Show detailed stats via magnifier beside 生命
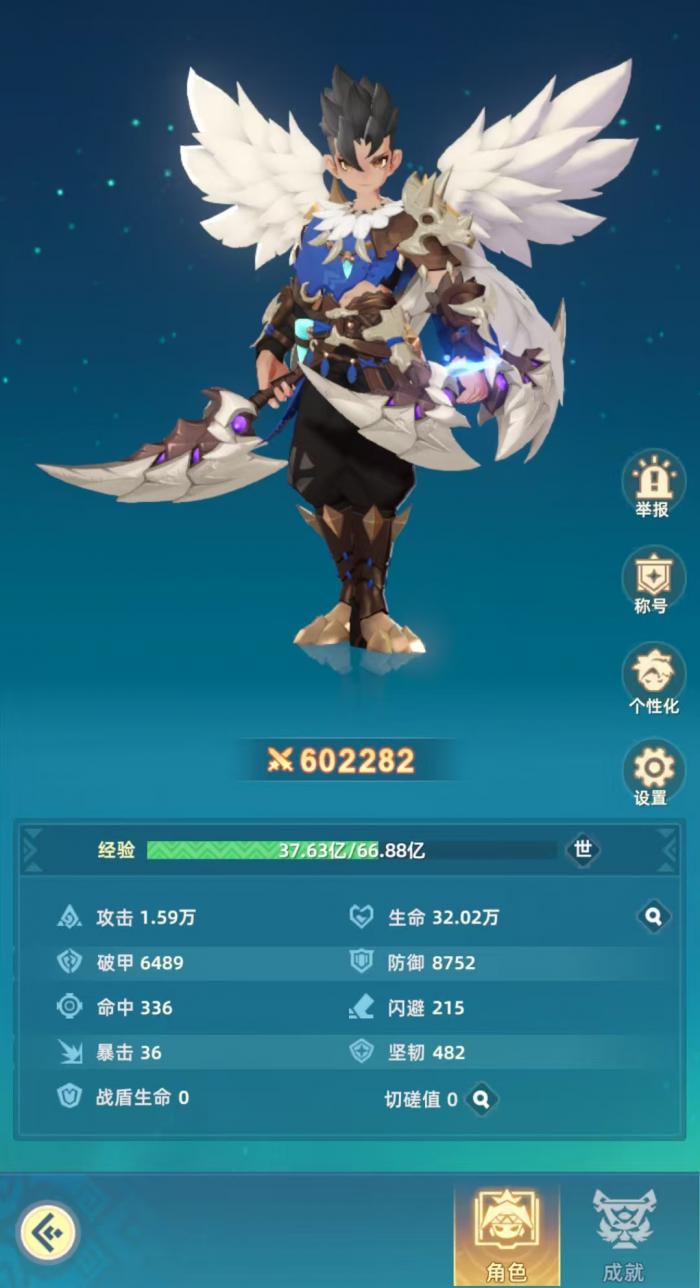 pyautogui.click(x=653, y=916)
